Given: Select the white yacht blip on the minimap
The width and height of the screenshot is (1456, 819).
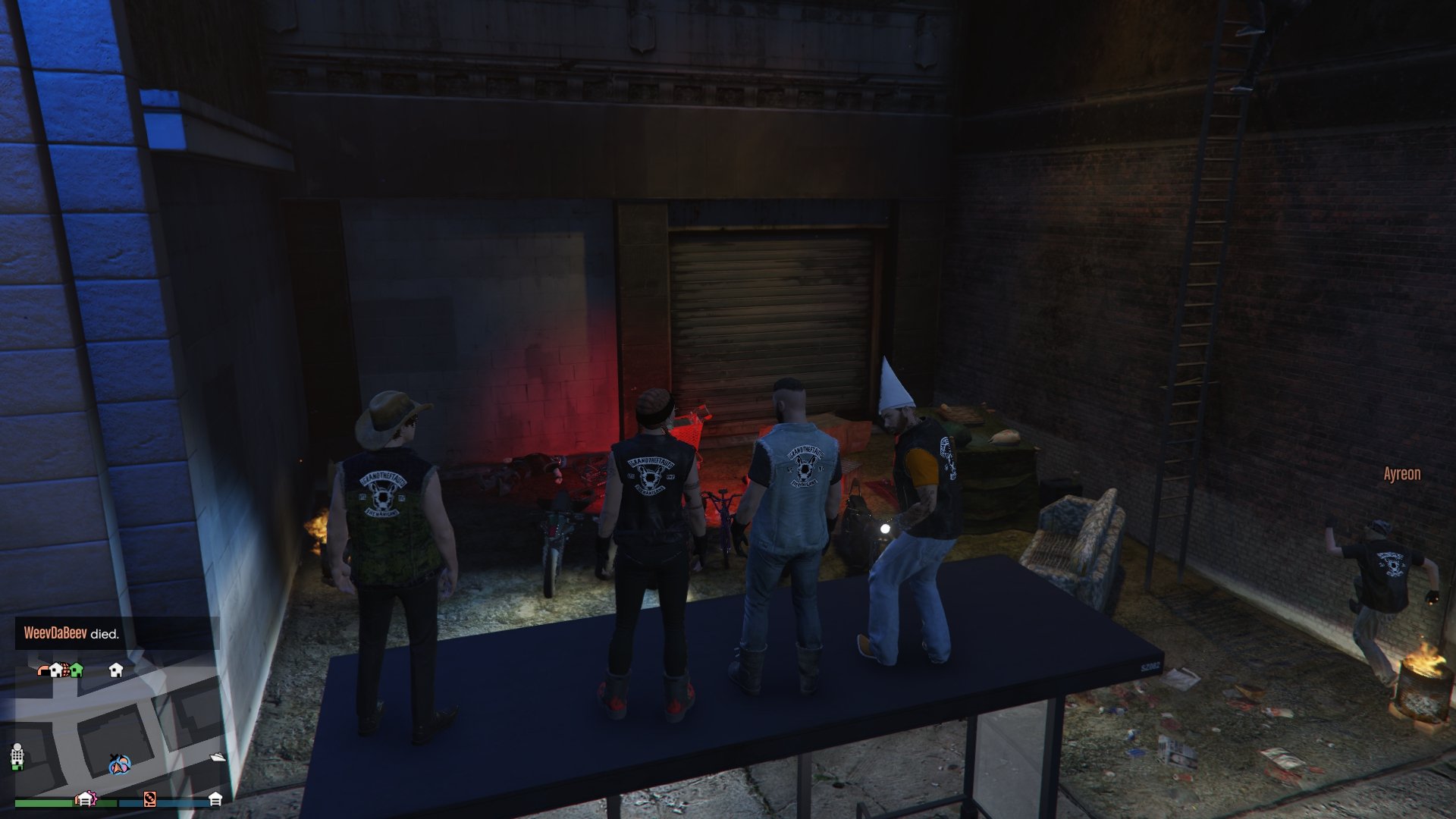Looking at the screenshot, I should pos(218,757).
